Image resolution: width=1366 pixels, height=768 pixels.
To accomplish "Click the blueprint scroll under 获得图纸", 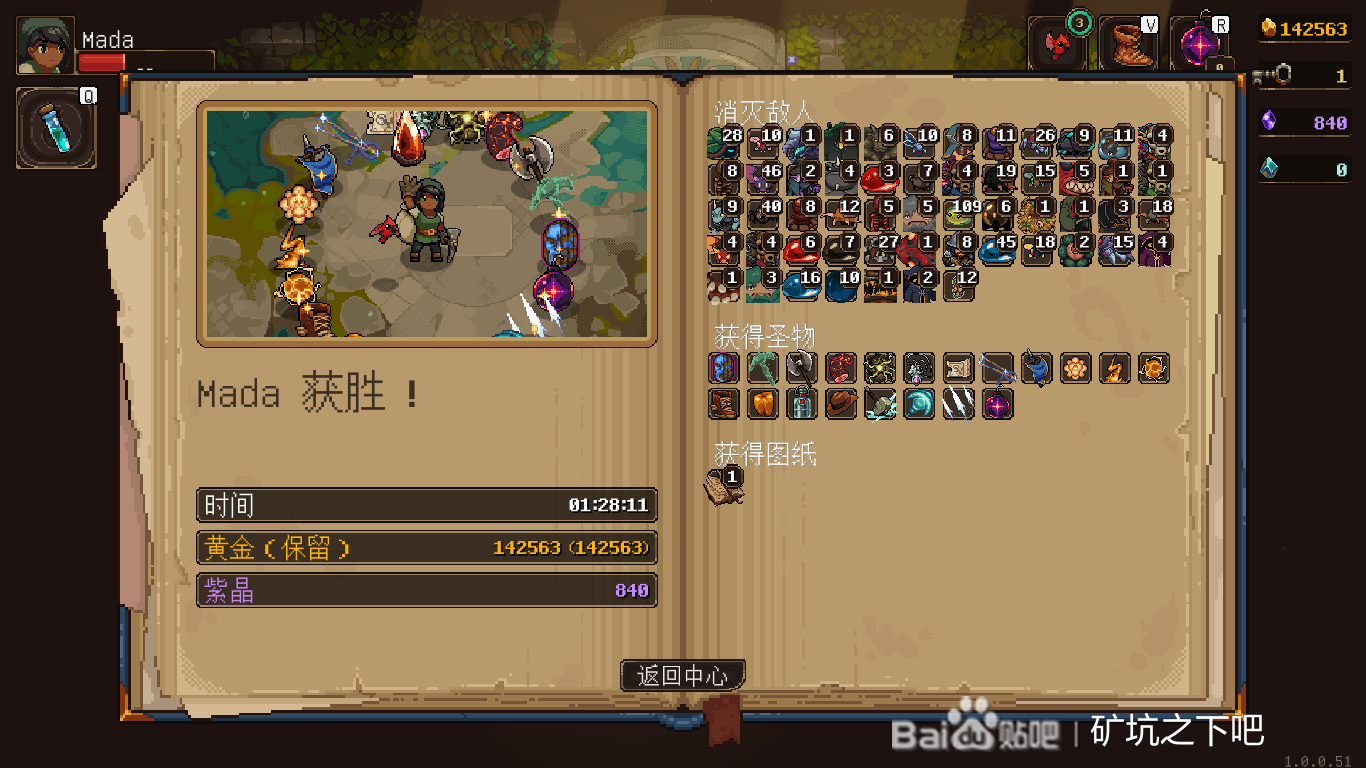I will [724, 487].
